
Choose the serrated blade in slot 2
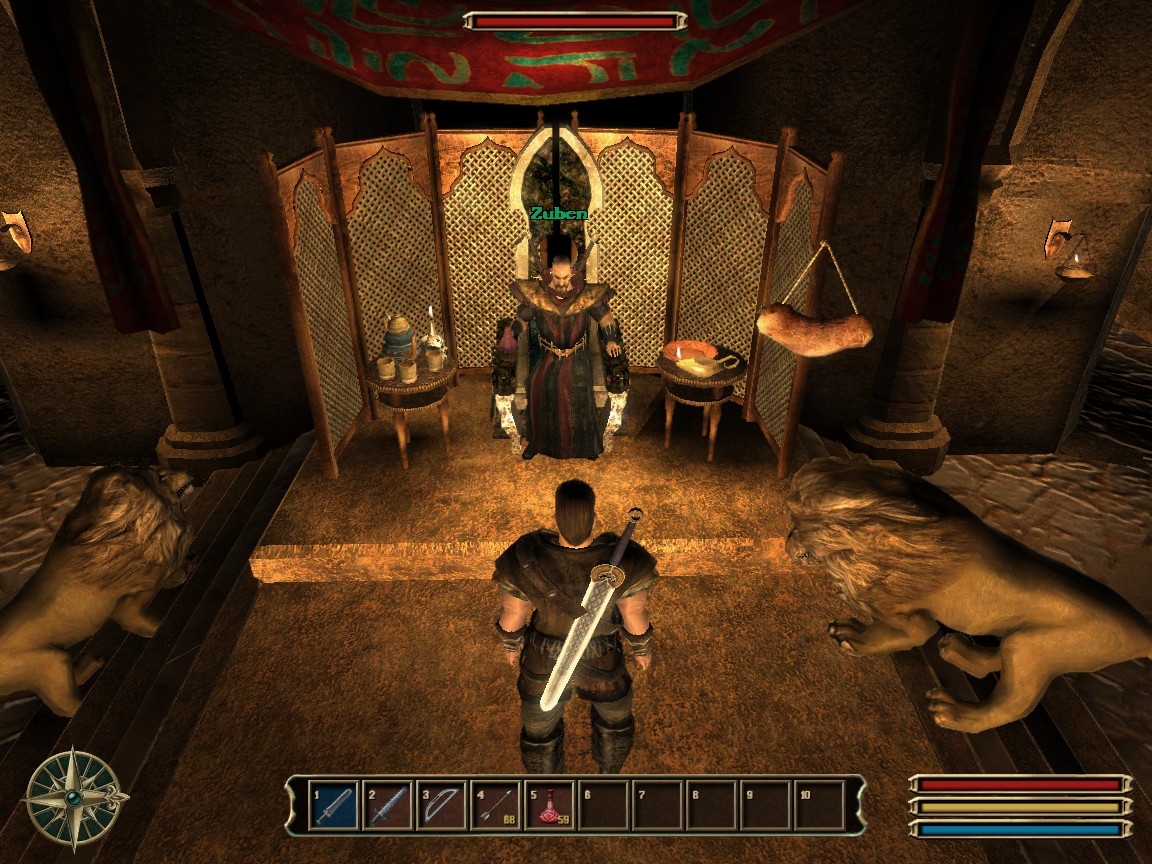point(388,805)
